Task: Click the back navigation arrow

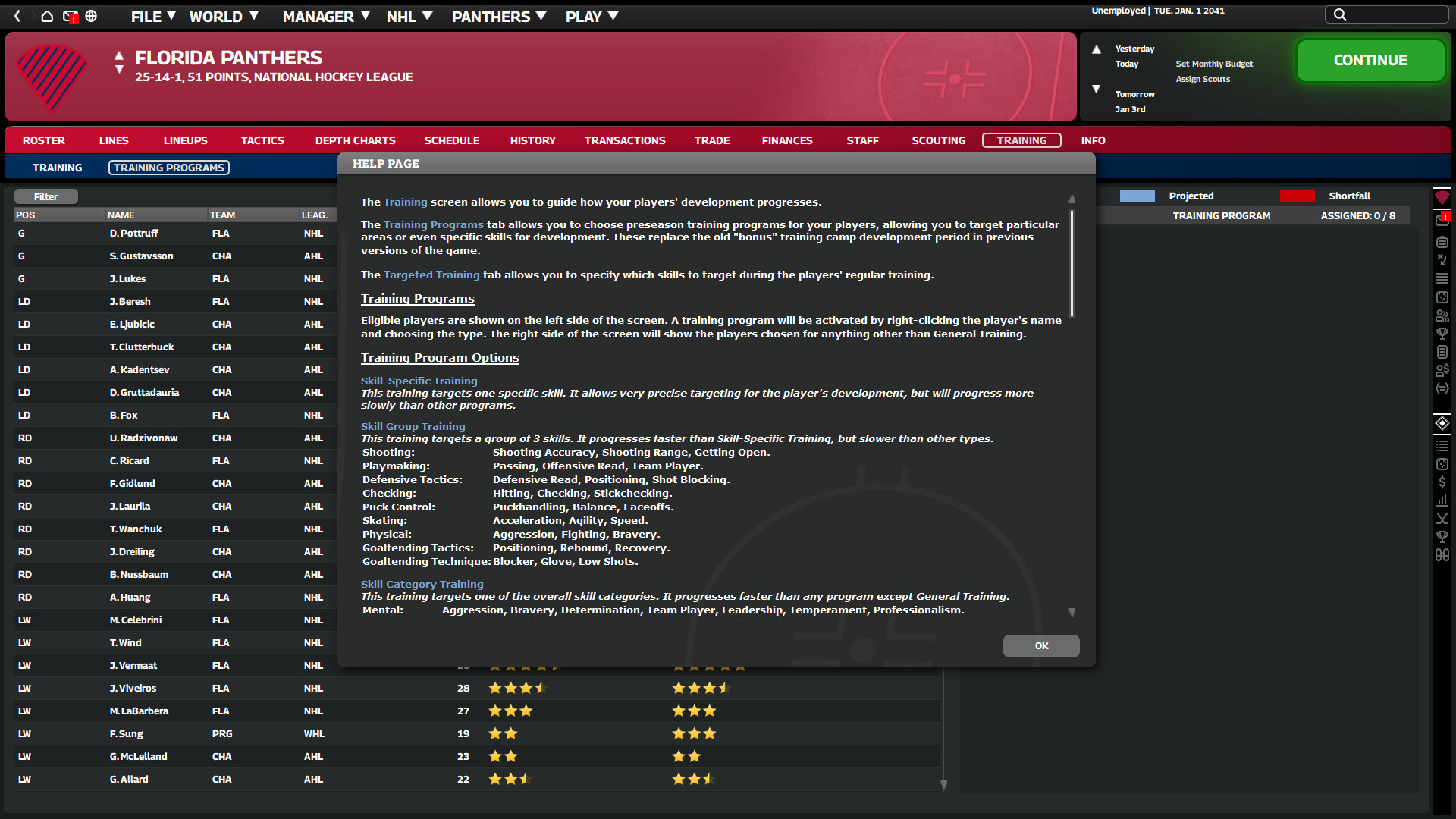Action: coord(17,15)
